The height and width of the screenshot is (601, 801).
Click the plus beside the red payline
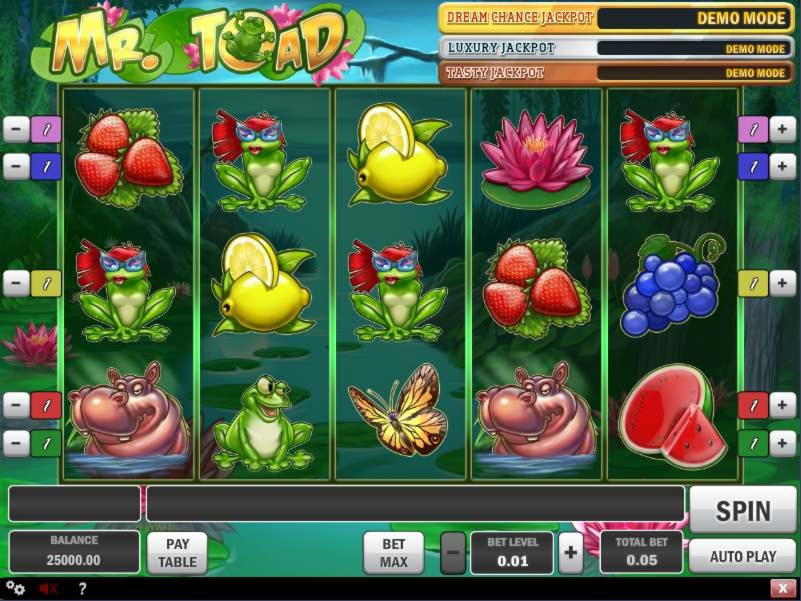783,405
